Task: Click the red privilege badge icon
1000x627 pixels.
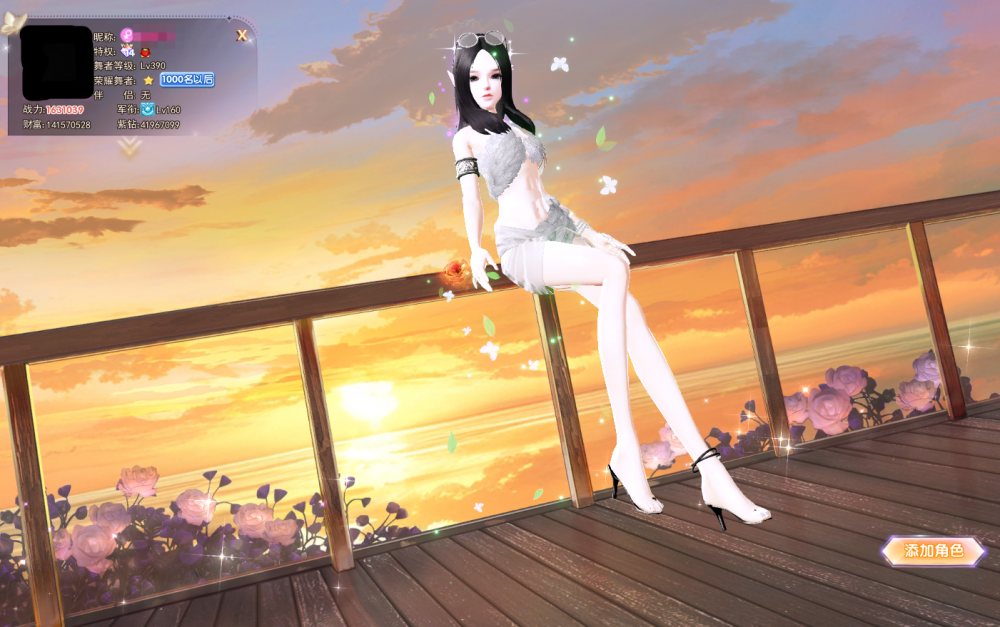Action: tap(146, 51)
